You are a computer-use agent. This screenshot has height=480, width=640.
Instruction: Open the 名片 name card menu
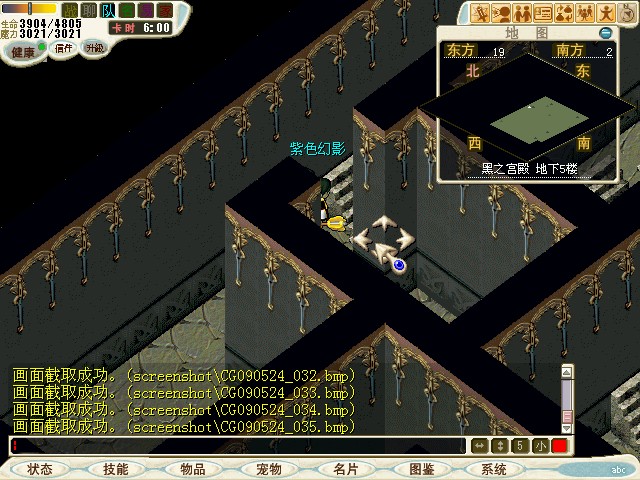(x=346, y=469)
